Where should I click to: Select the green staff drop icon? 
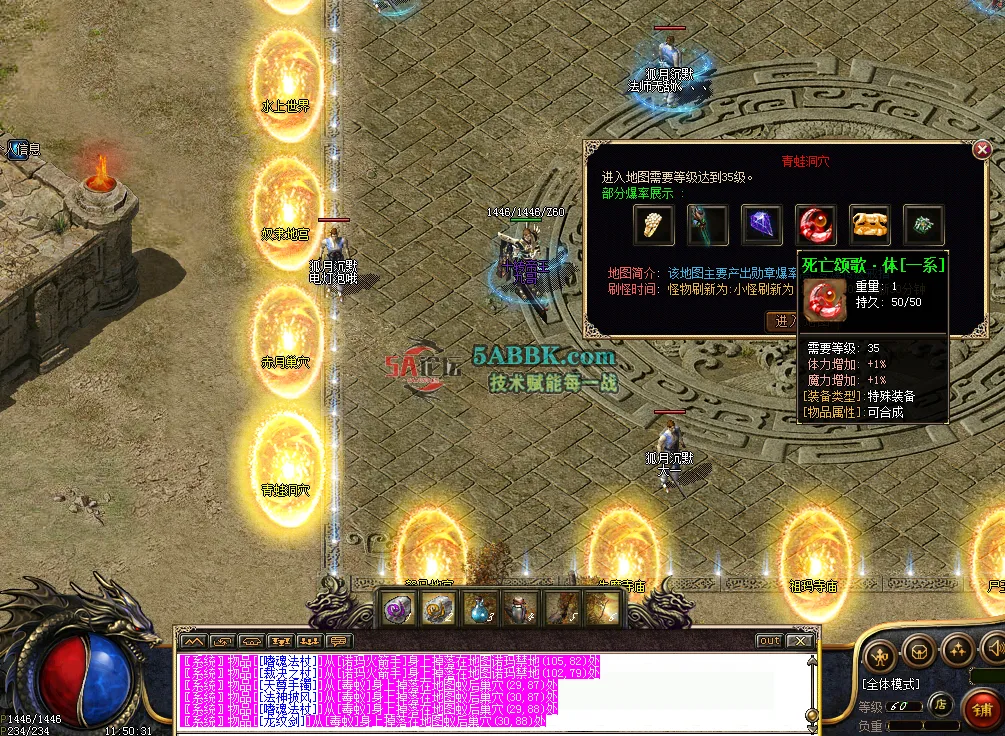[708, 225]
